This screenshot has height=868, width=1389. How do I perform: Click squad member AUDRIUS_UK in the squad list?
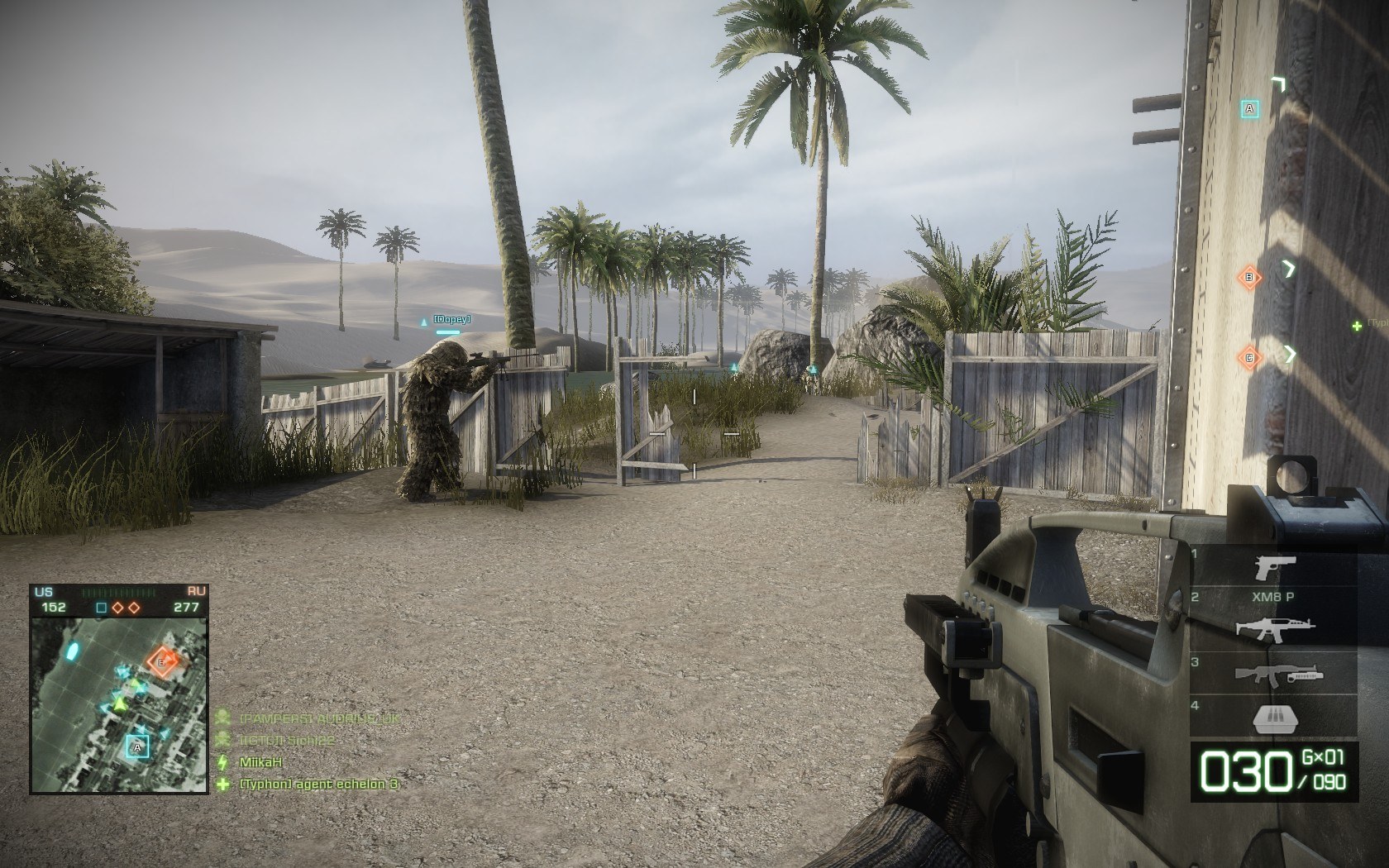click(318, 719)
